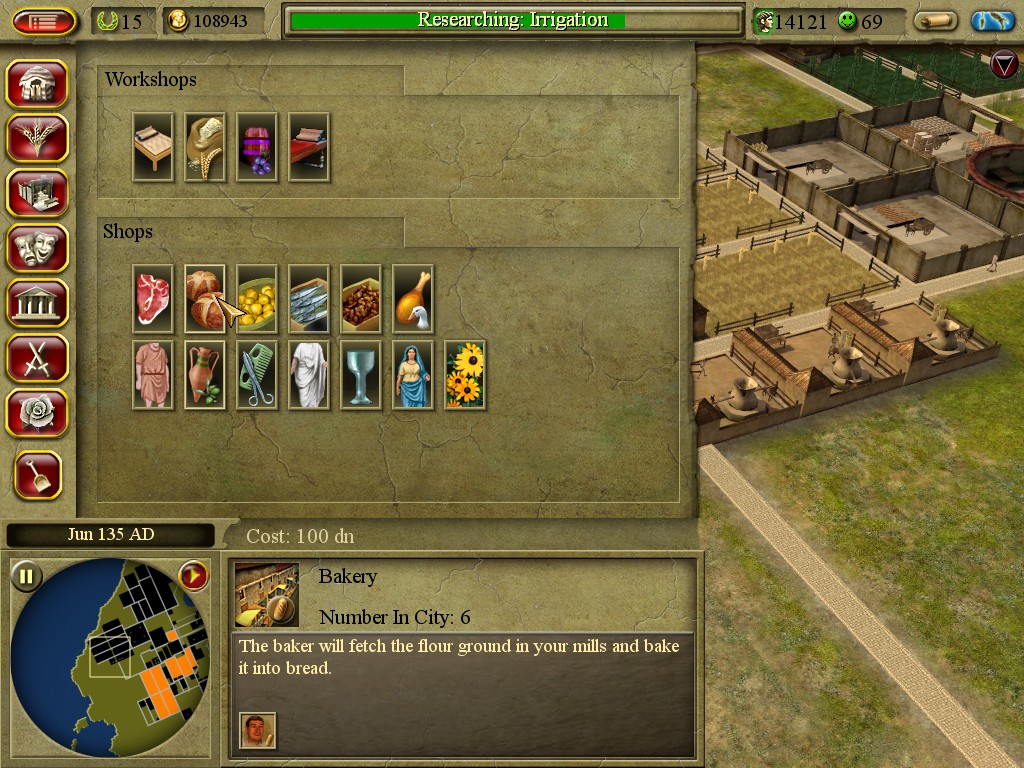Choose the comb and scissors barber shop
Screen dimensions: 1024x768
pyautogui.click(x=257, y=374)
